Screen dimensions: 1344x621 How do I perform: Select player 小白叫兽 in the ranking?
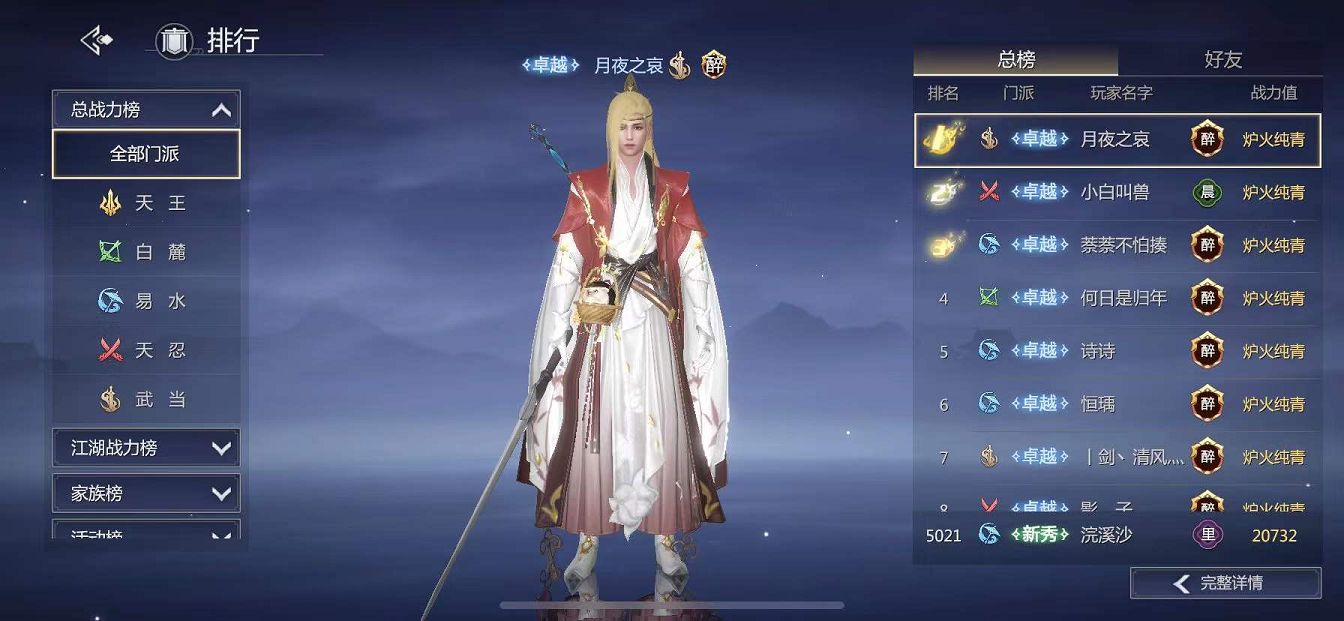click(1117, 192)
